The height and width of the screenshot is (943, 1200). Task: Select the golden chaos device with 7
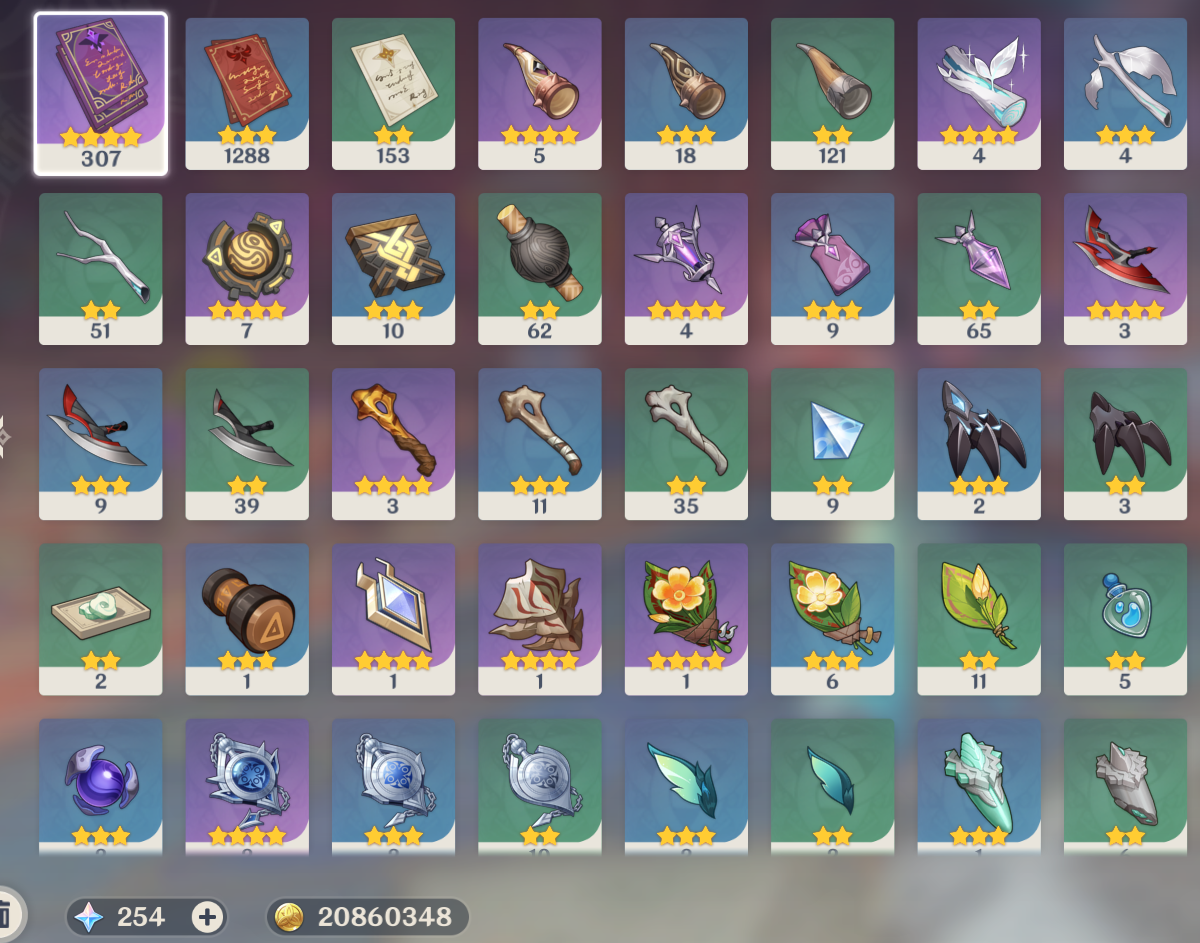click(x=247, y=268)
